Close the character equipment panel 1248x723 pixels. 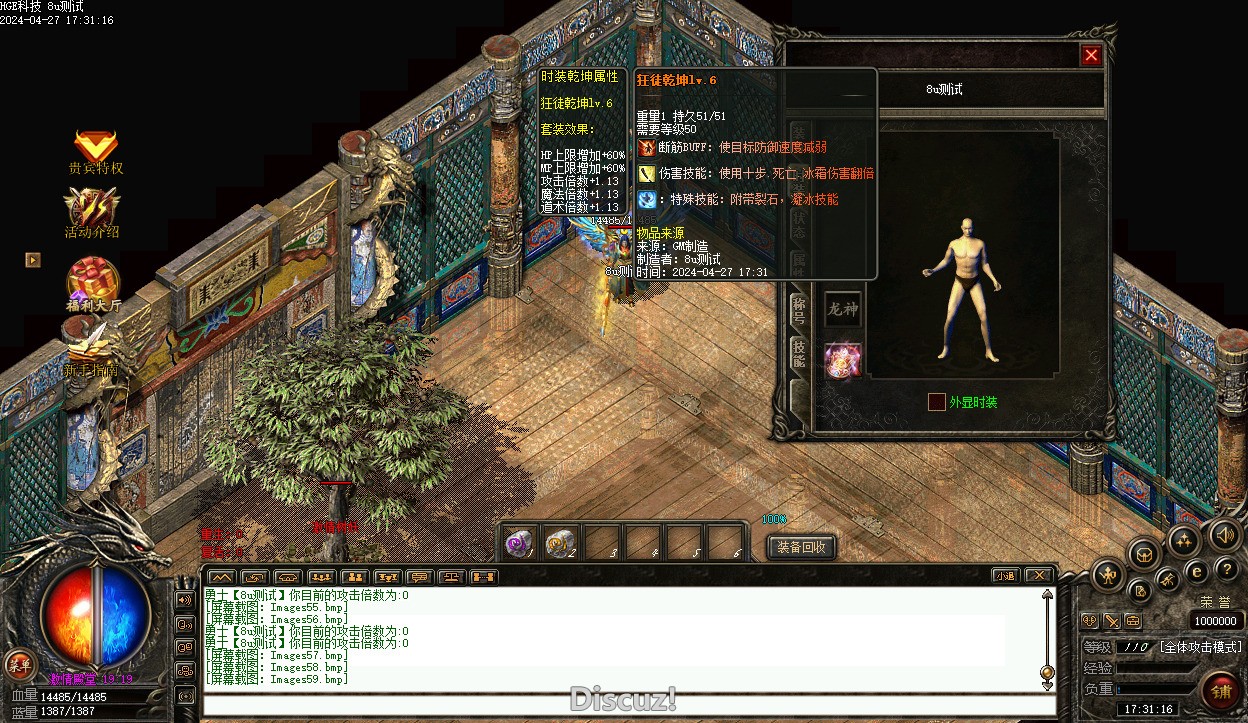[x=1091, y=56]
